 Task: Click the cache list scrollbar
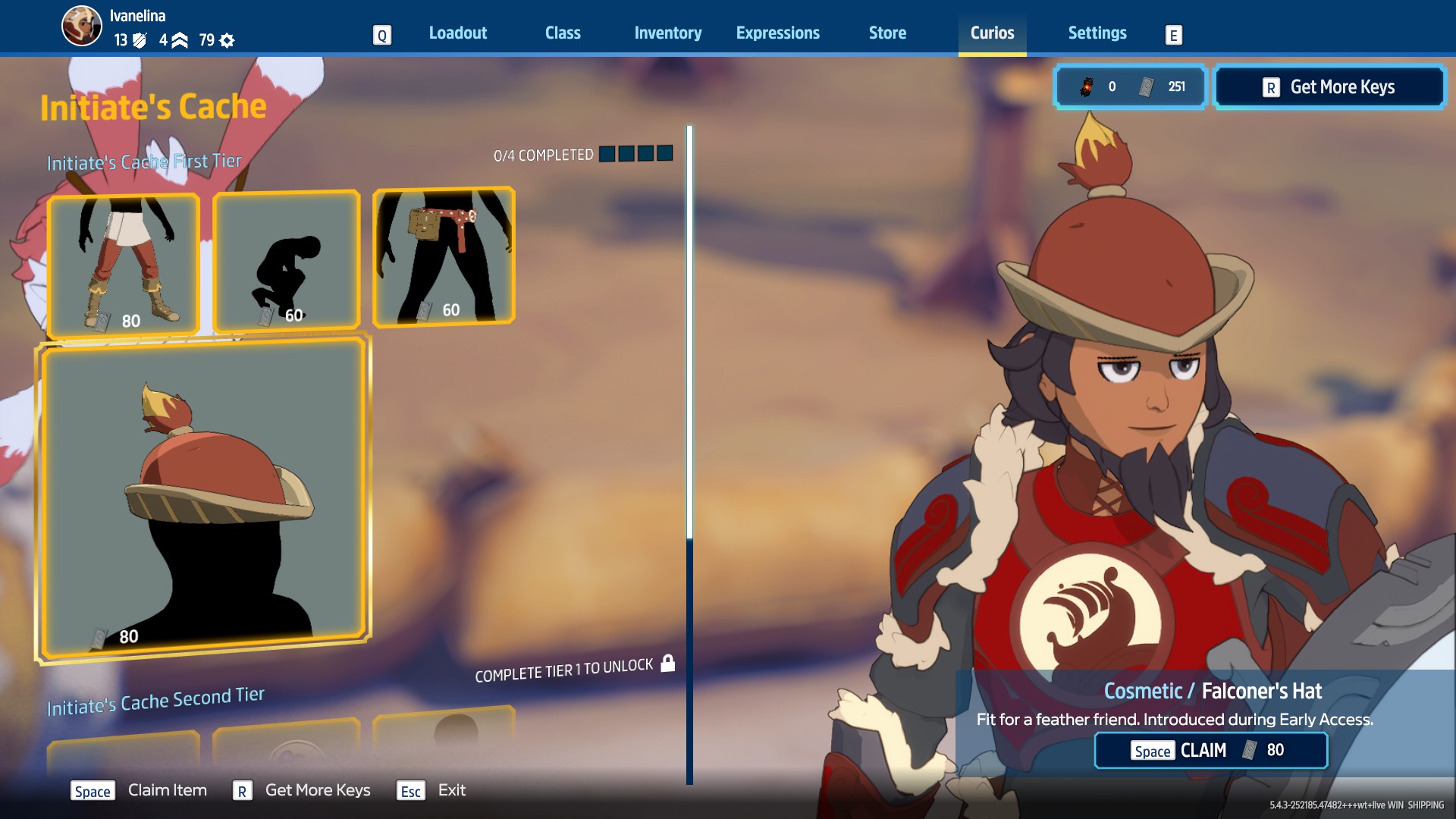click(689, 455)
